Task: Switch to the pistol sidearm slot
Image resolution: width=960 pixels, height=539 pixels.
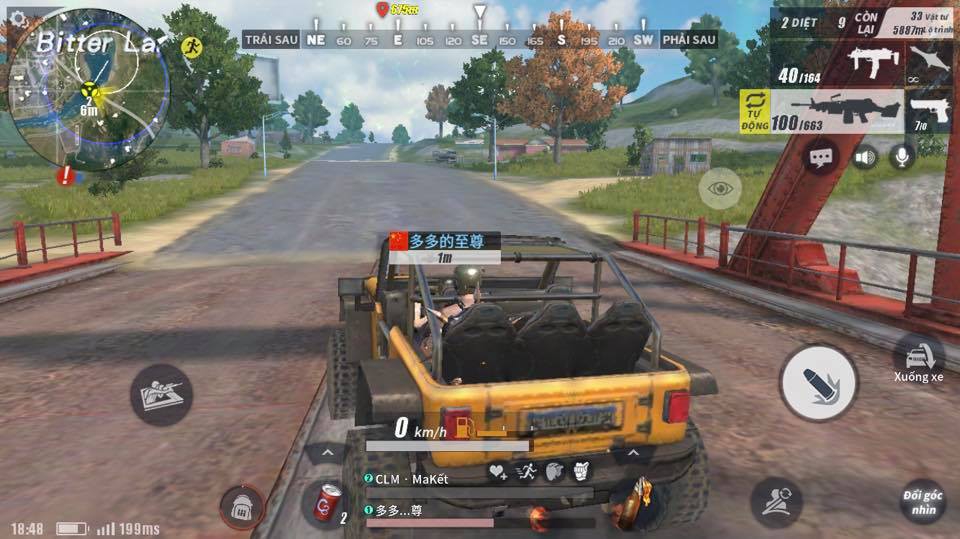Action: click(x=929, y=111)
